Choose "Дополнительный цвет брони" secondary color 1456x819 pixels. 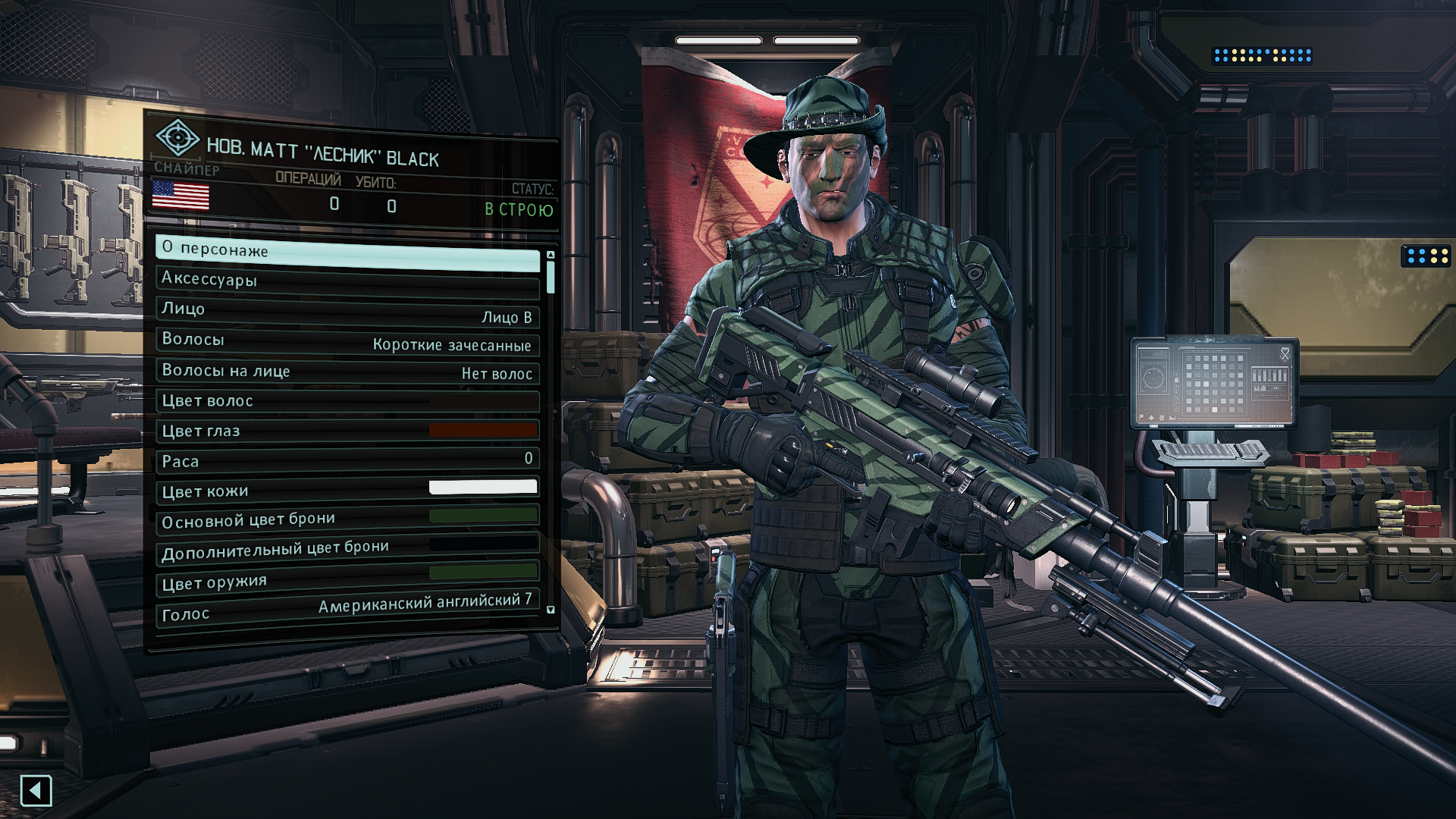[347, 548]
